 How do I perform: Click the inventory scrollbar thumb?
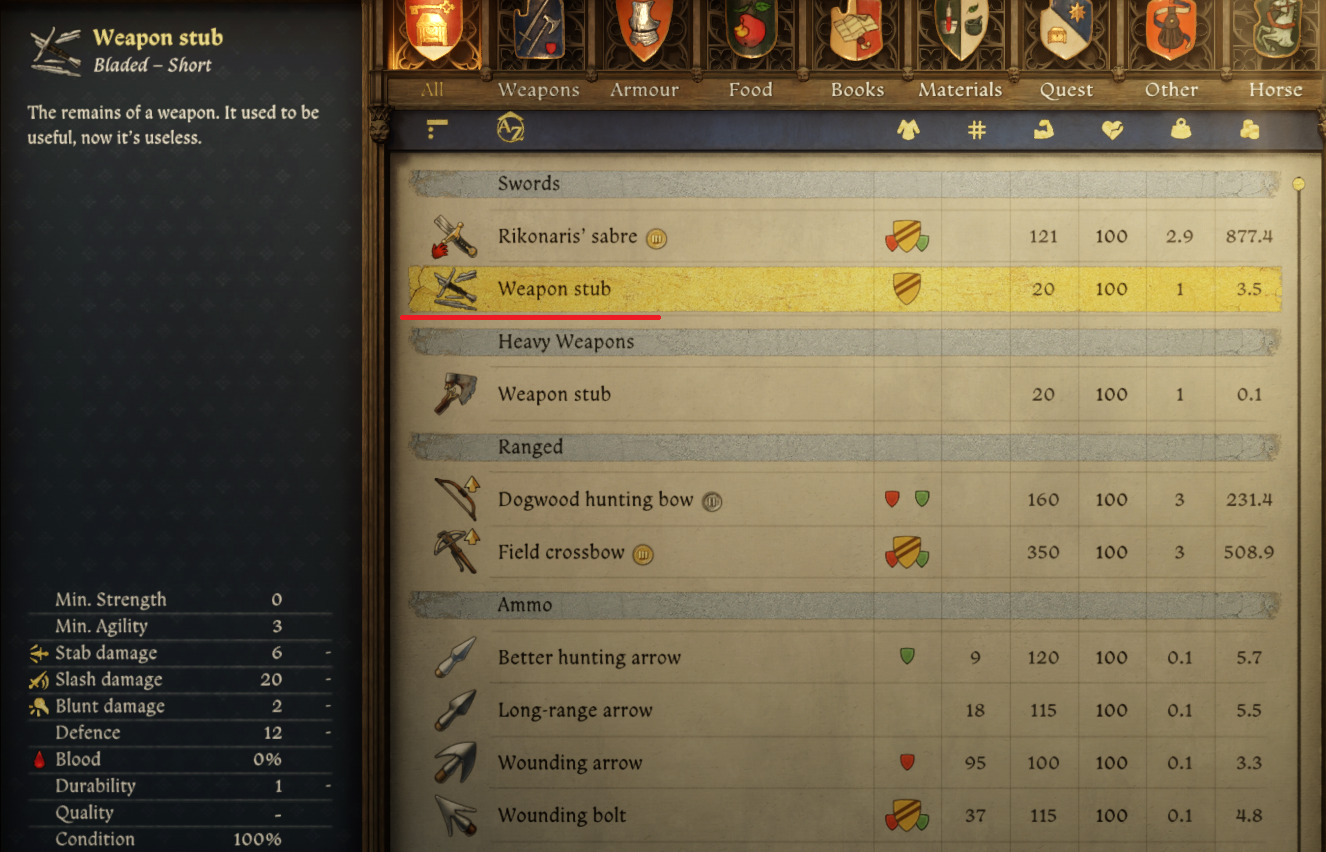pyautogui.click(x=1299, y=183)
